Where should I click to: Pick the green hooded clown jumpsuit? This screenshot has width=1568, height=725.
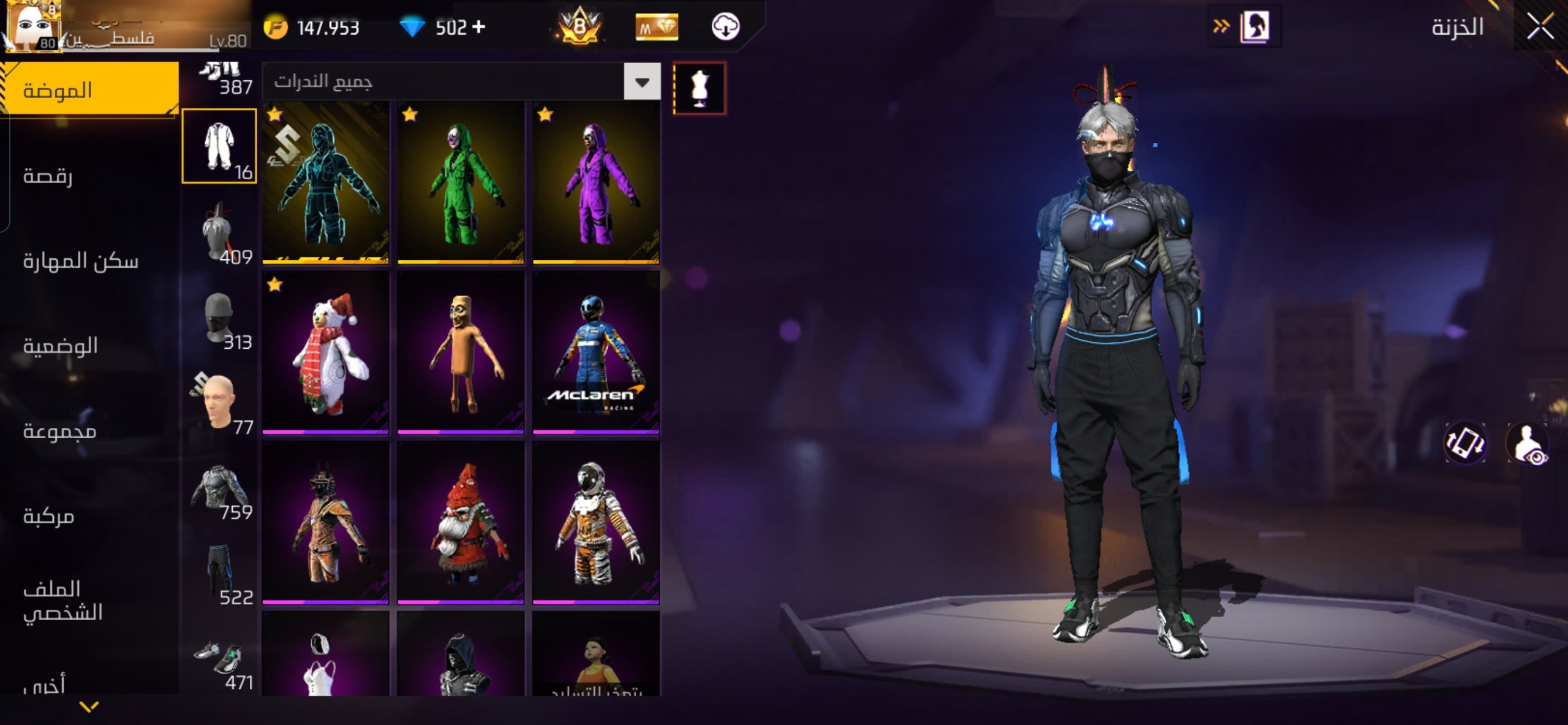click(461, 183)
